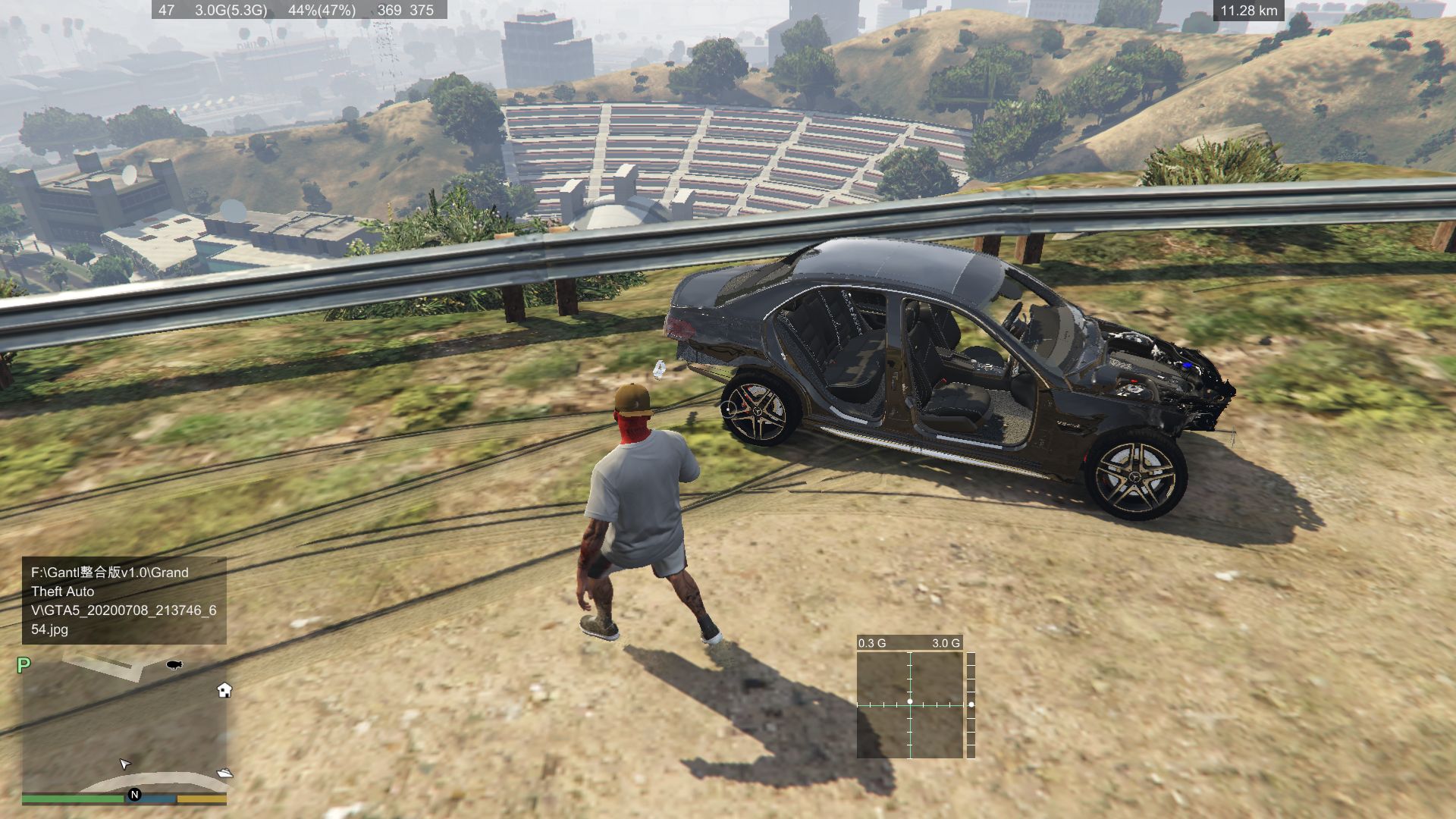The height and width of the screenshot is (819, 1456).
Task: Open the screenshot file path notification
Action: pyautogui.click(x=124, y=601)
